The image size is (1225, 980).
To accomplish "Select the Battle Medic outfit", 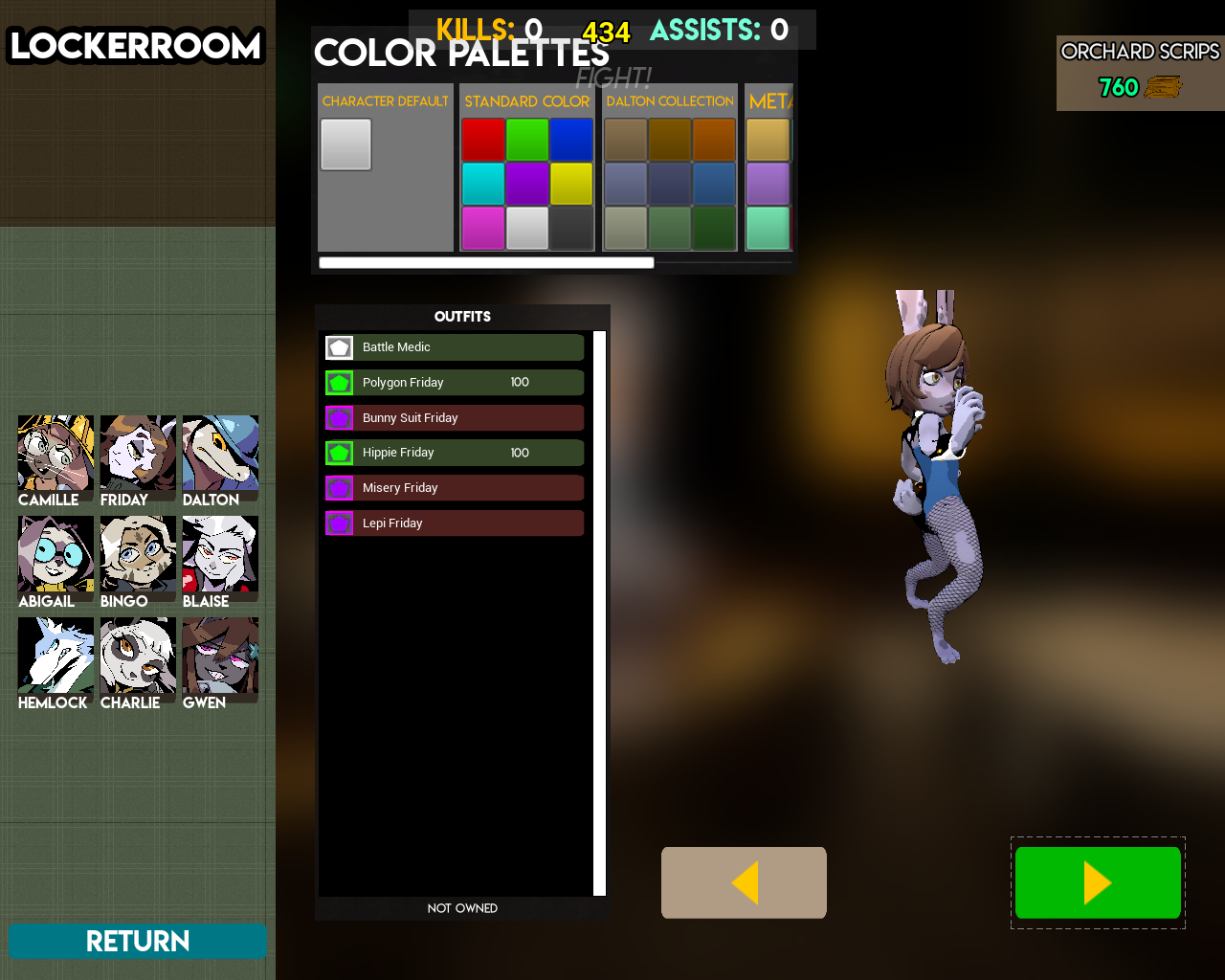I will pyautogui.click(x=454, y=347).
